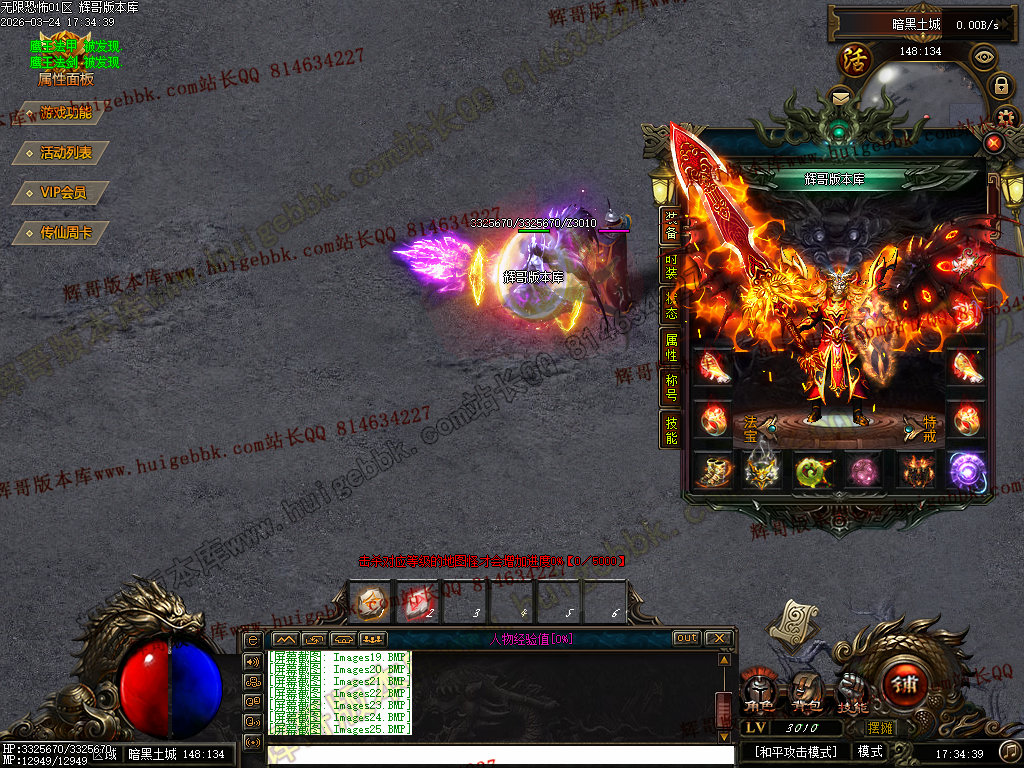
Task: Open the 活动列表 activity list
Action: (x=60, y=153)
